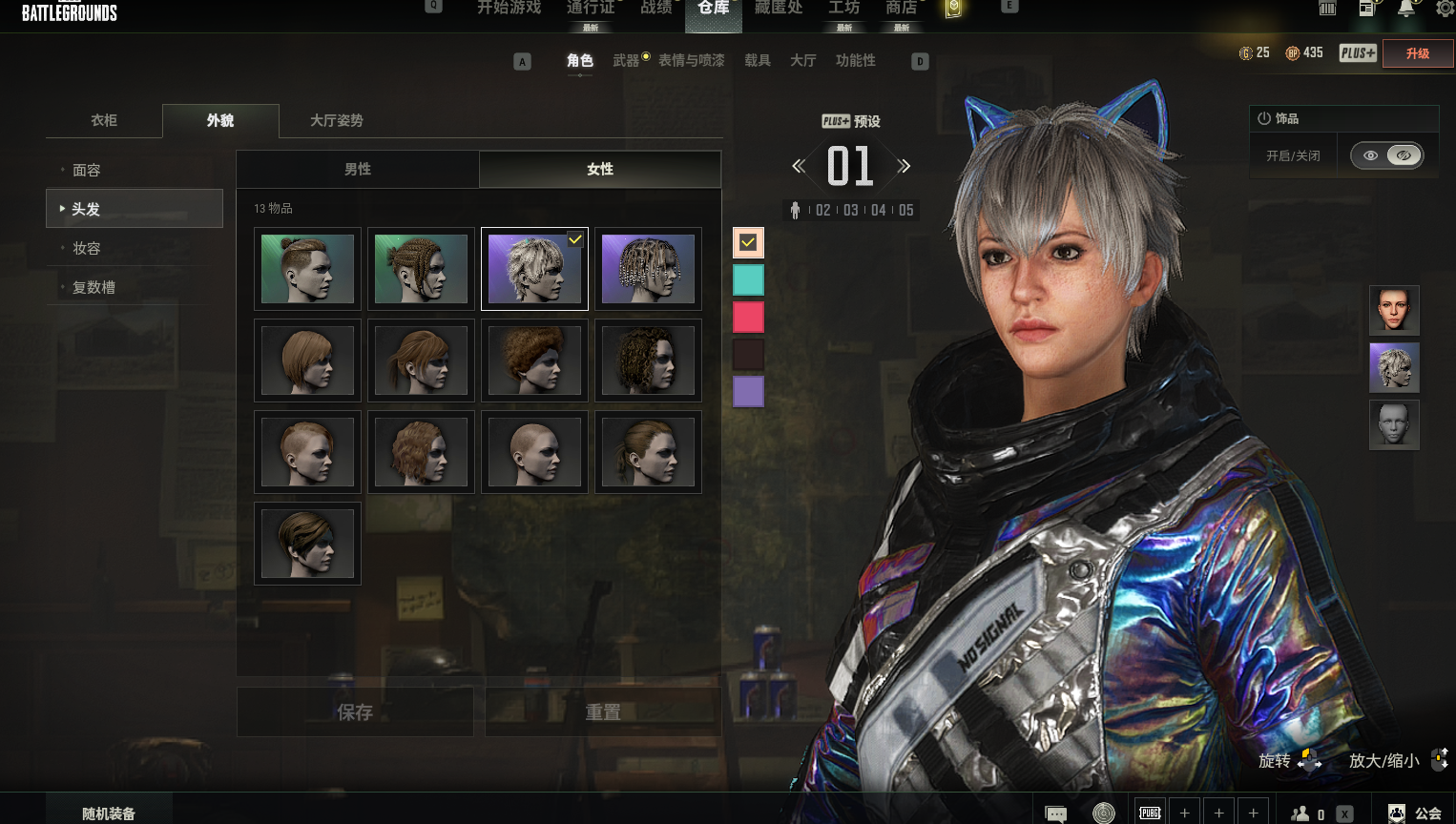This screenshot has width=1456, height=824.
Task: Open the 衣柜 wardrobe tab
Action: click(104, 120)
